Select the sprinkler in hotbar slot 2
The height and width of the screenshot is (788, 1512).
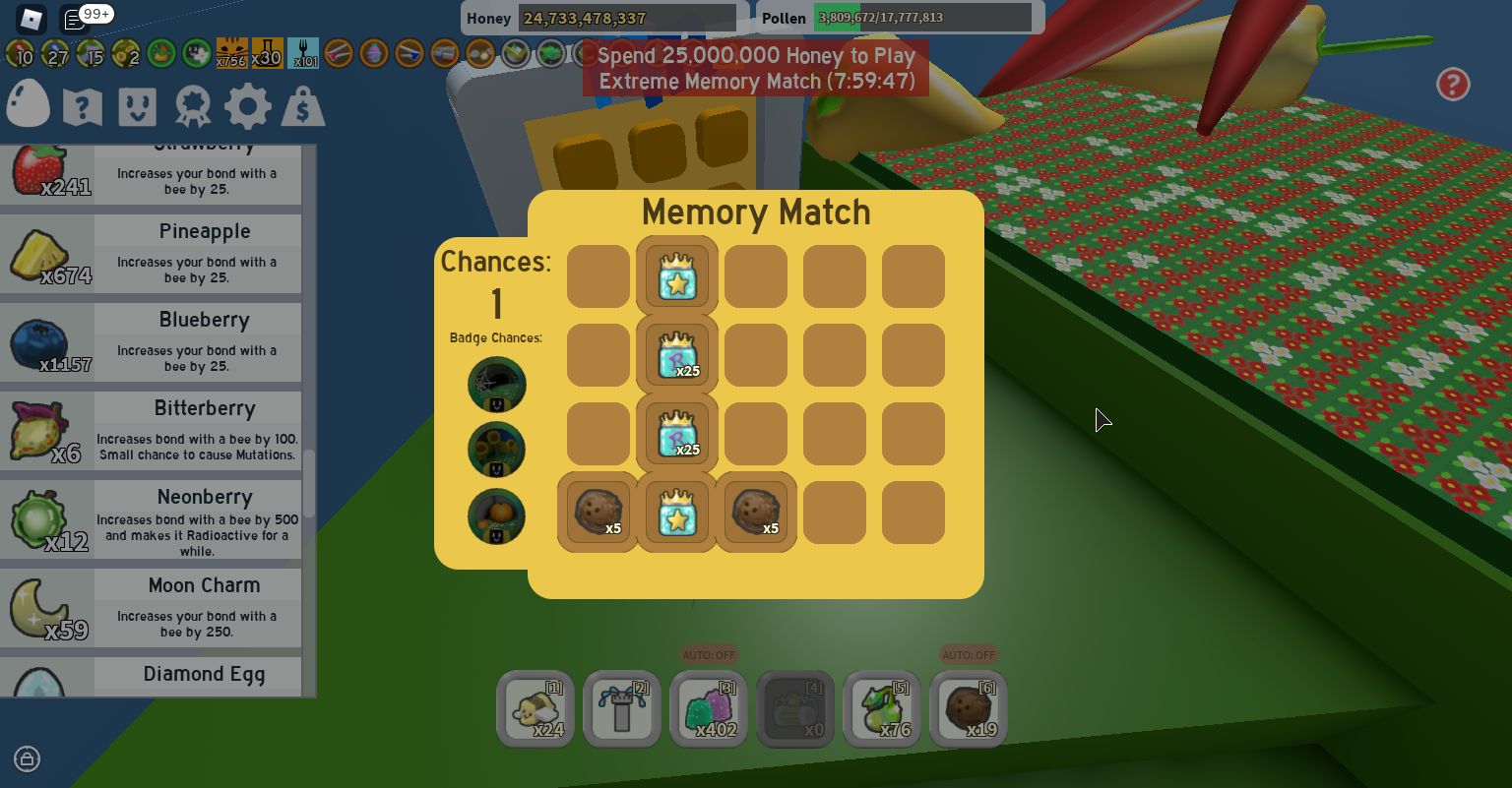[x=622, y=708]
